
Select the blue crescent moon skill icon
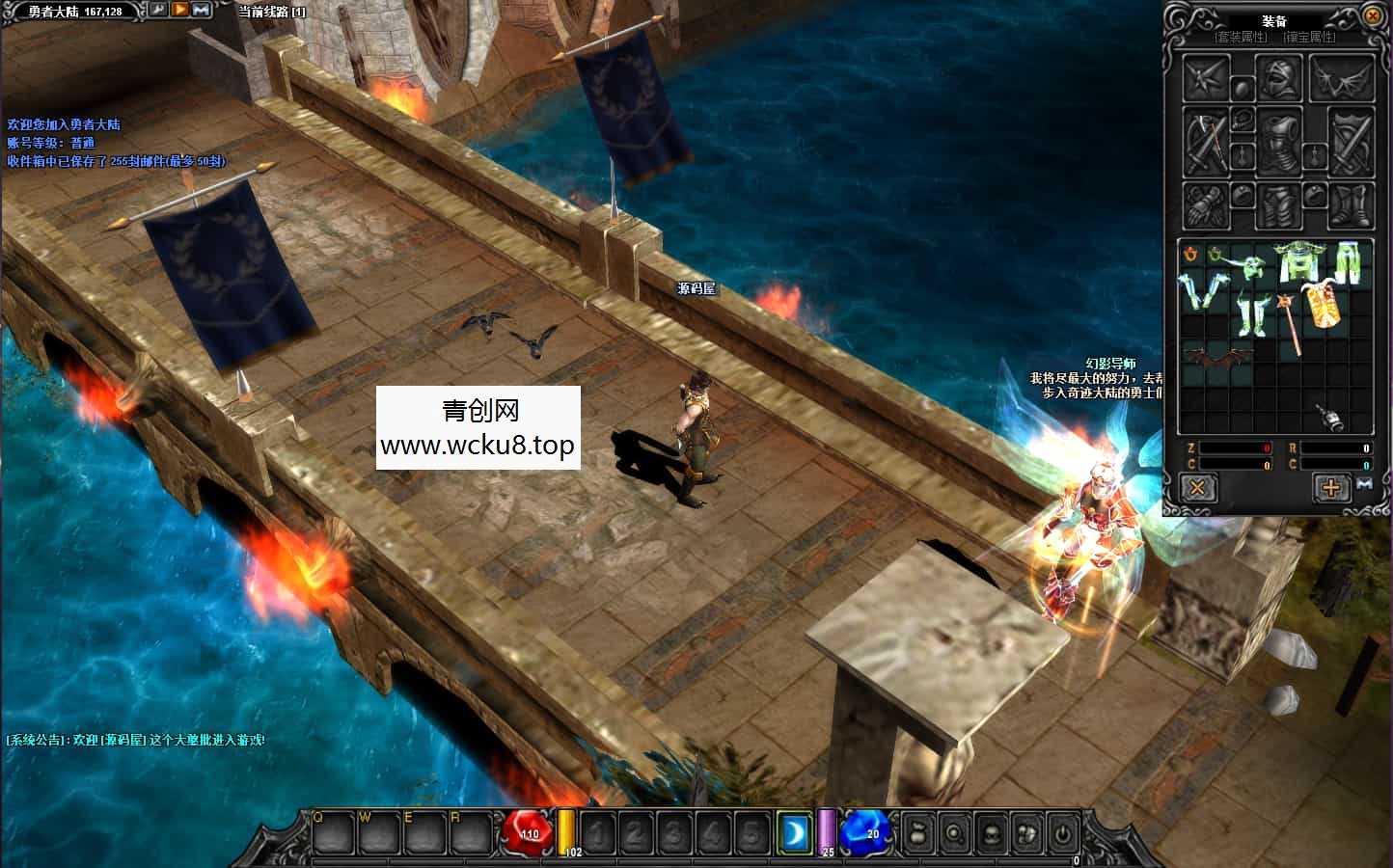pos(793,833)
